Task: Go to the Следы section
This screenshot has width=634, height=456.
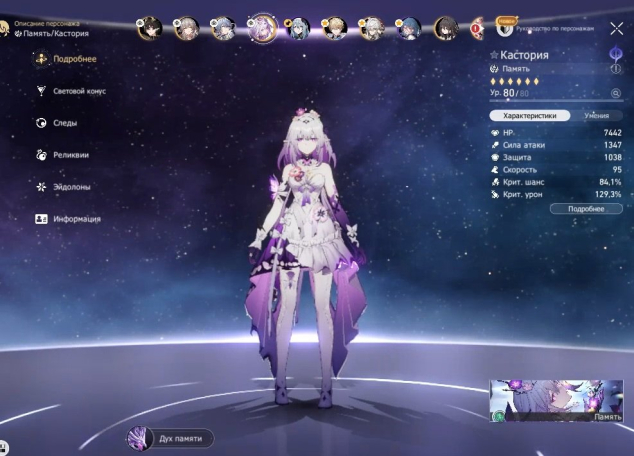Action: click(x=64, y=123)
